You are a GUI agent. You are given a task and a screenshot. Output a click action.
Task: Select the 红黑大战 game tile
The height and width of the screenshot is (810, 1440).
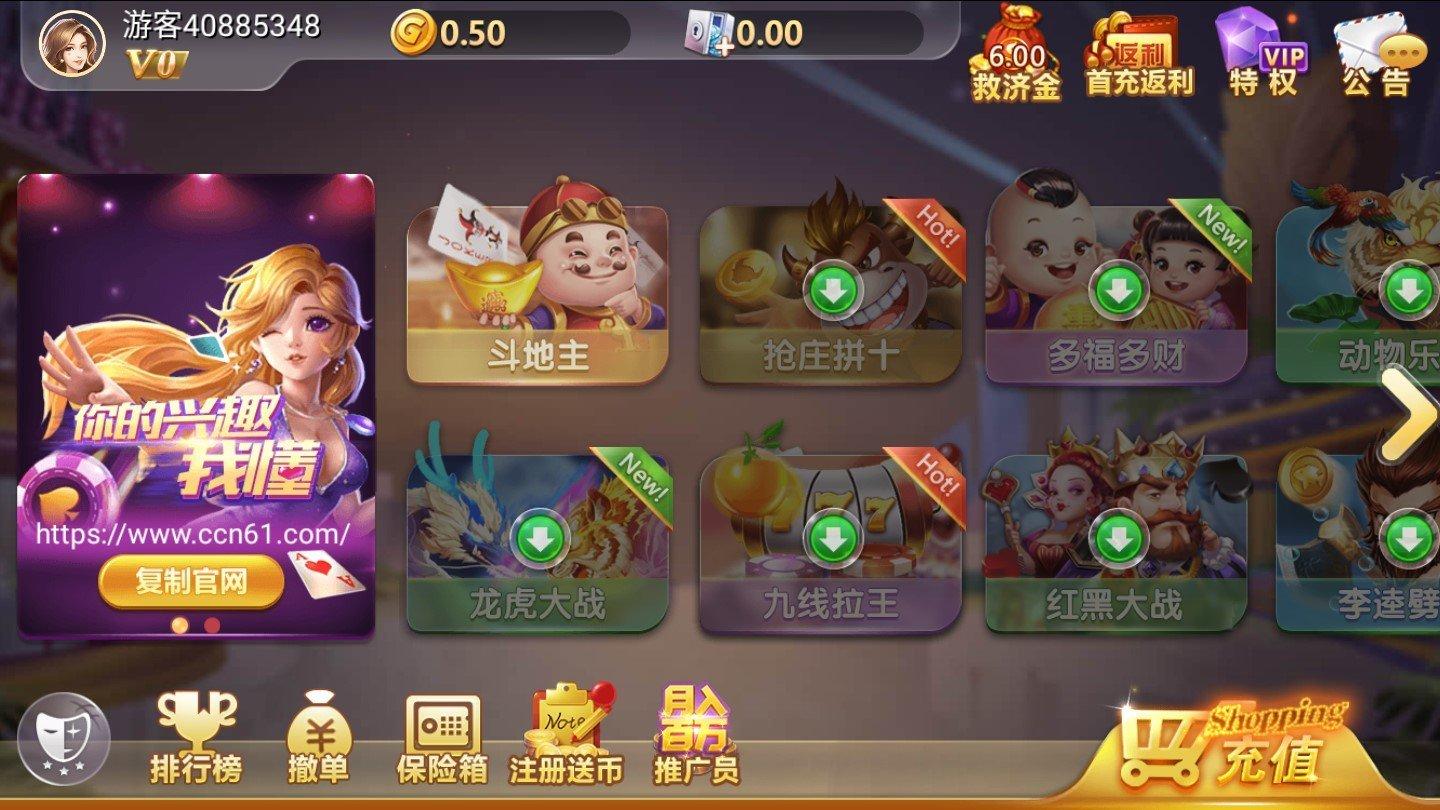tap(1115, 541)
